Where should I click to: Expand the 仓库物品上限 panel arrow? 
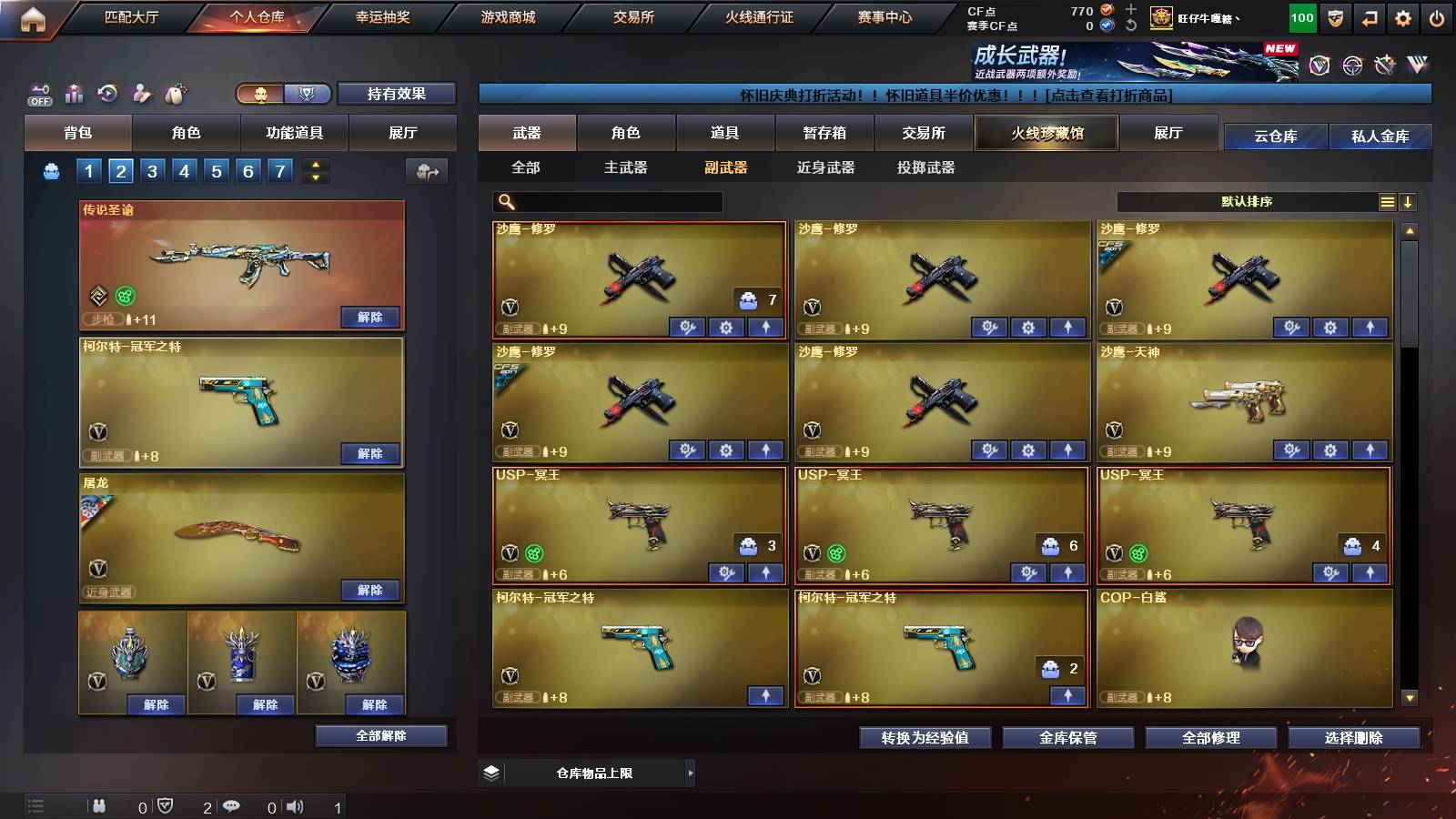pyautogui.click(x=692, y=773)
